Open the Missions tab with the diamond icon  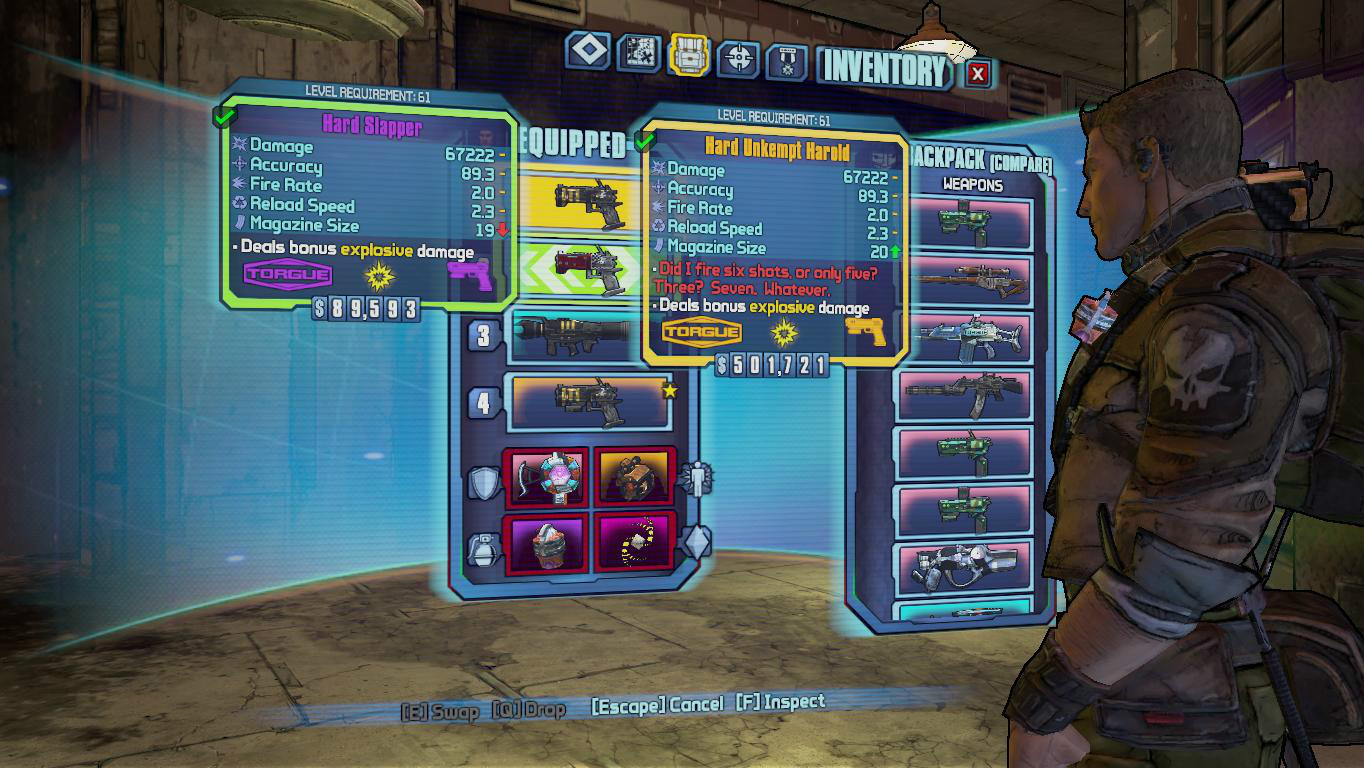[587, 53]
